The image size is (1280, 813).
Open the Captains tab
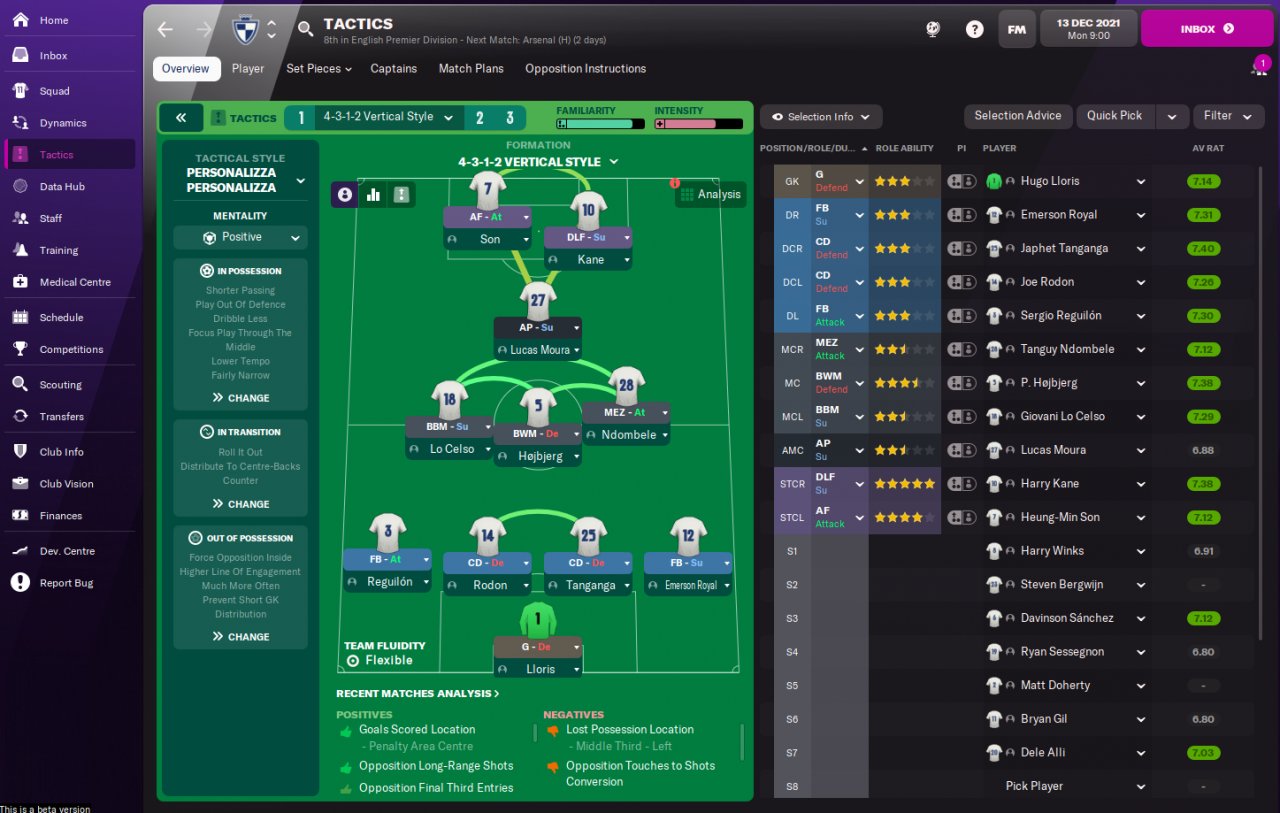tap(394, 69)
